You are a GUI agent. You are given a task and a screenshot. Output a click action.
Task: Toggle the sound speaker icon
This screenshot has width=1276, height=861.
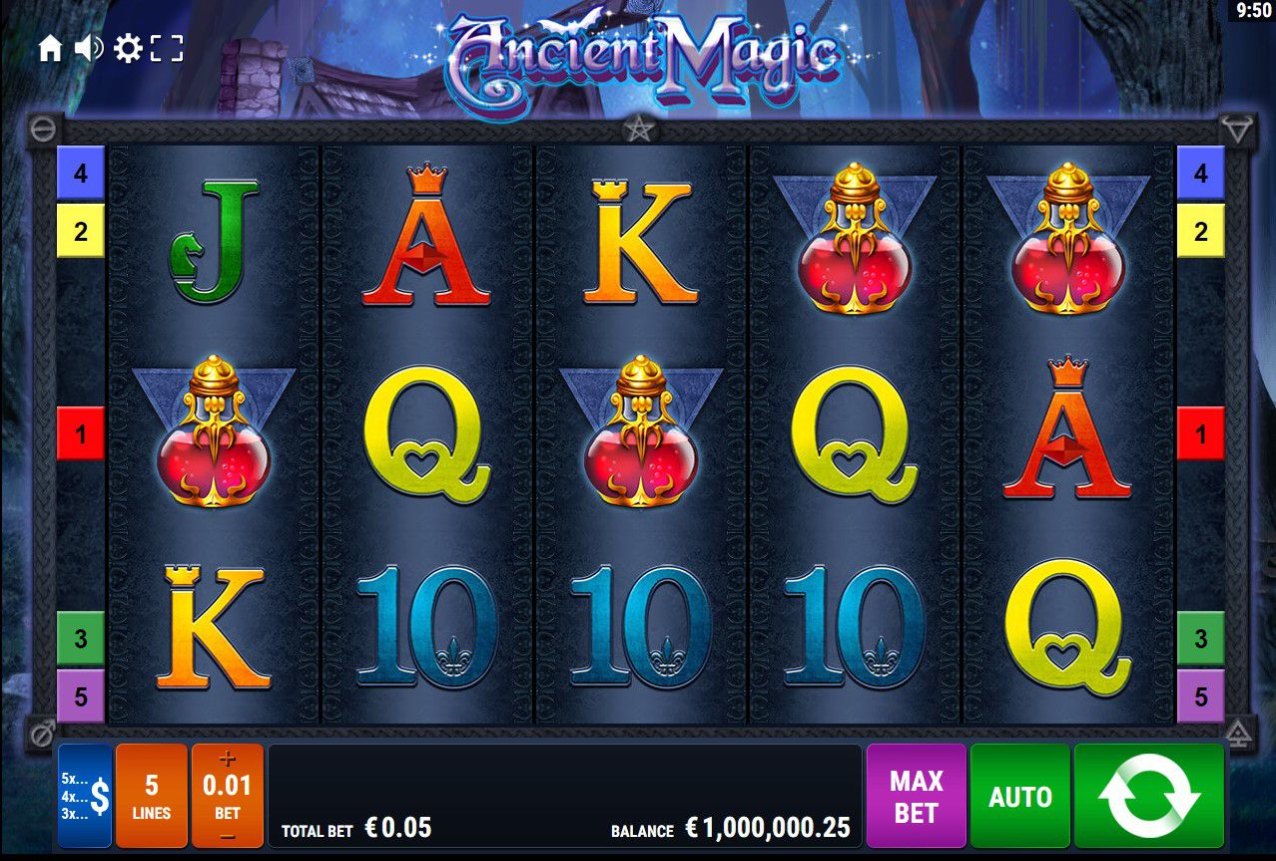click(89, 48)
